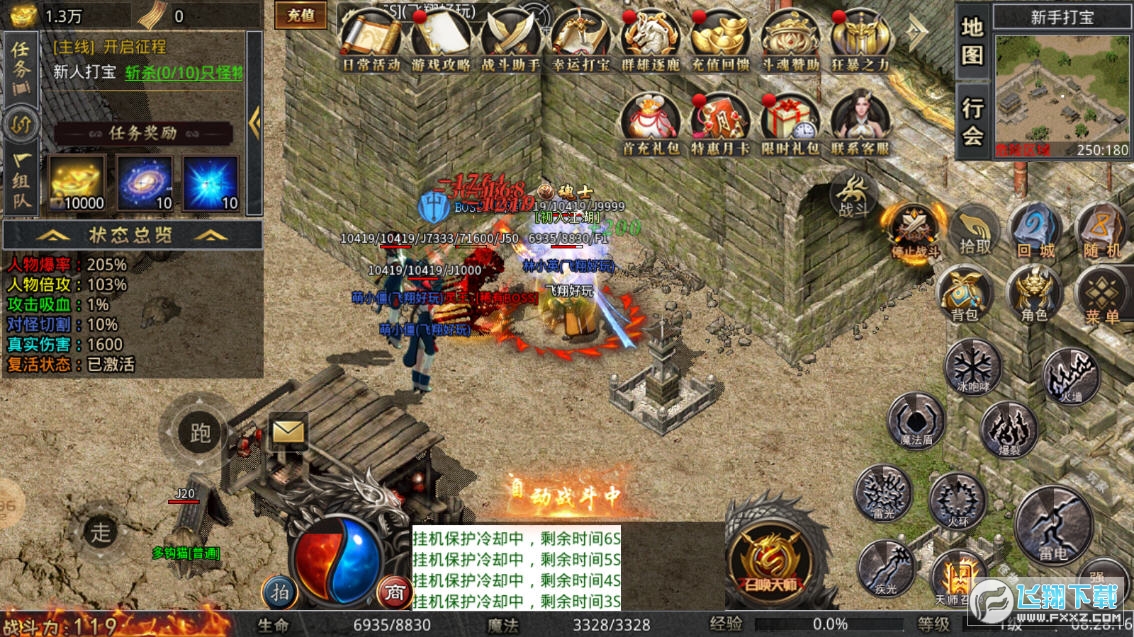Open the 战斗助手 battle assistant

tap(511, 38)
